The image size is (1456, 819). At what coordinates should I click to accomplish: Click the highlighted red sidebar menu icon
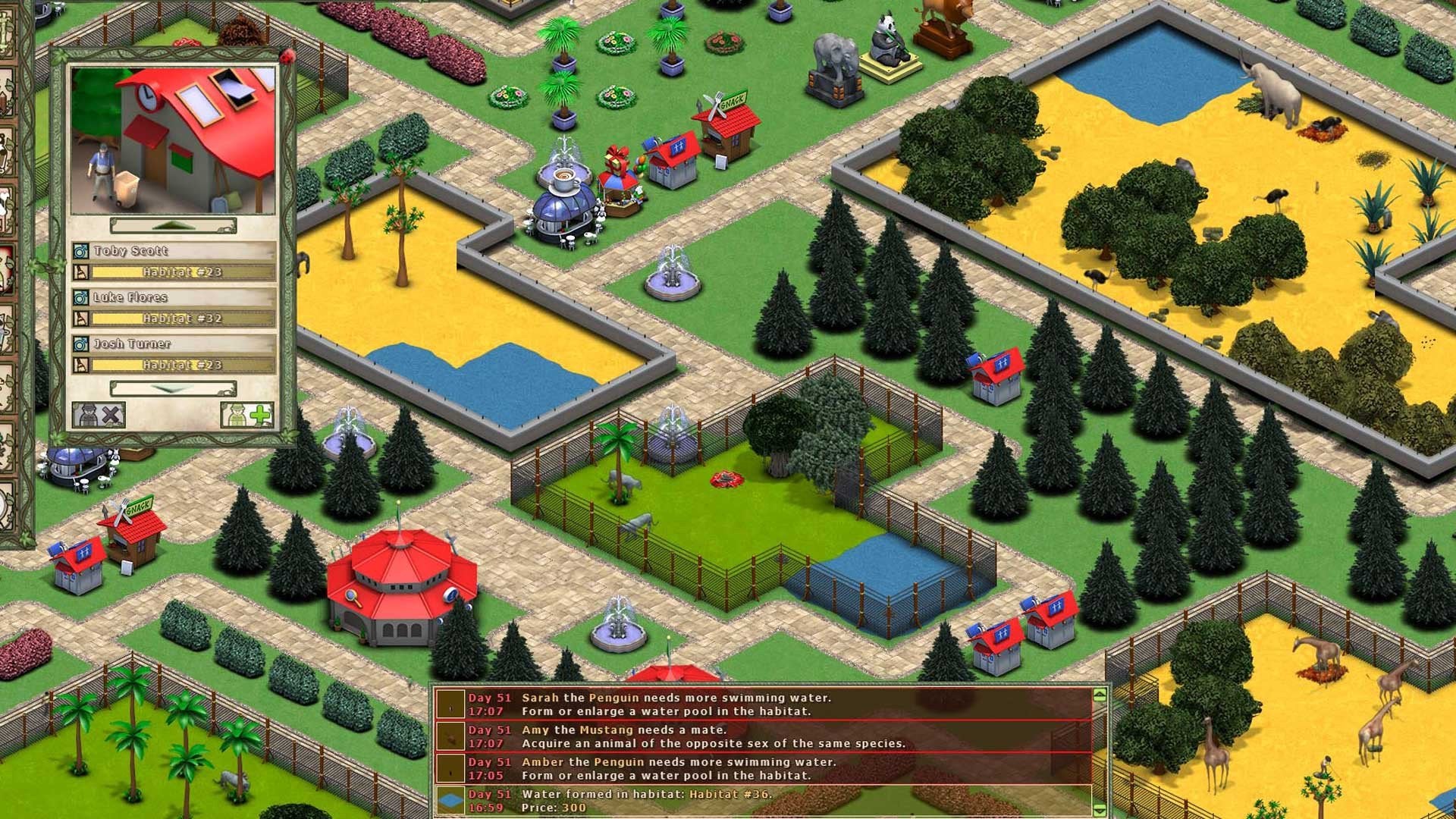(x=6, y=268)
